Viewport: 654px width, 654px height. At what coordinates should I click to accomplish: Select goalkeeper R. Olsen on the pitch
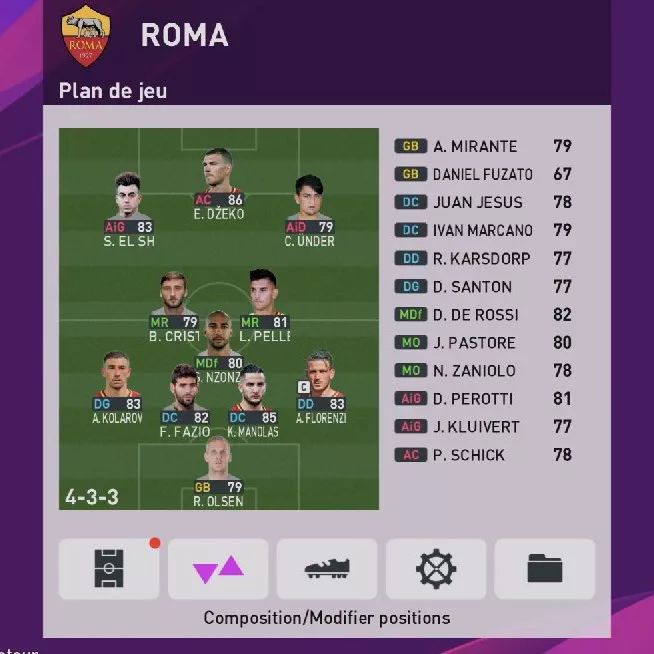tap(219, 465)
